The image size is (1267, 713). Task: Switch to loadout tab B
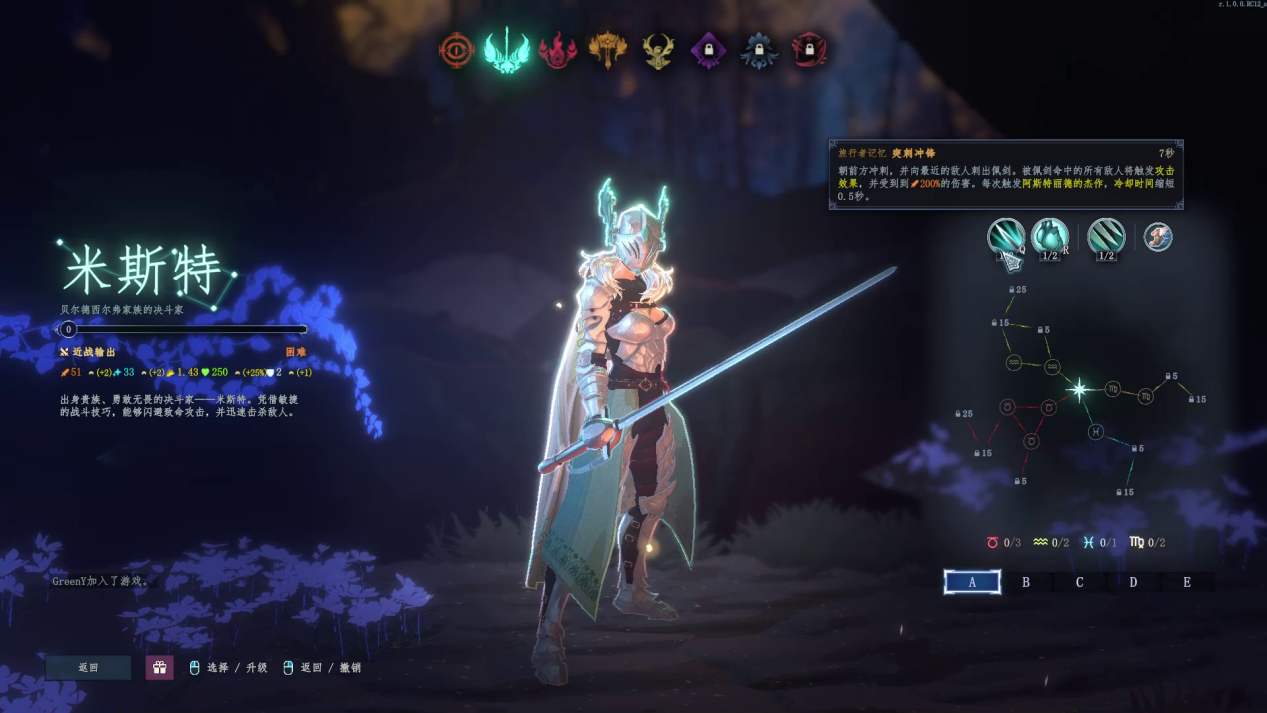(1026, 582)
